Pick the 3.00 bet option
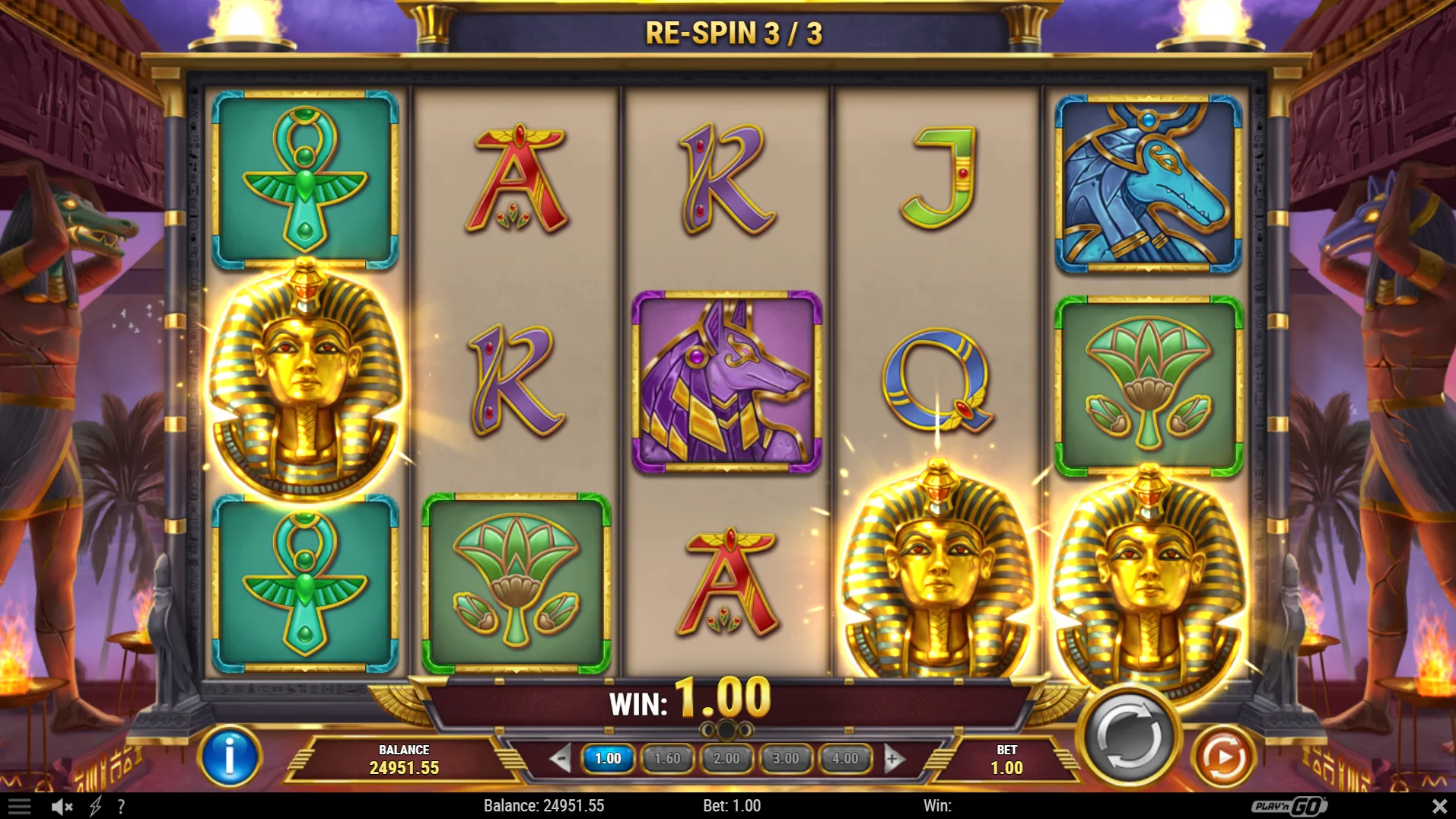Viewport: 1456px width, 819px height. click(x=785, y=758)
